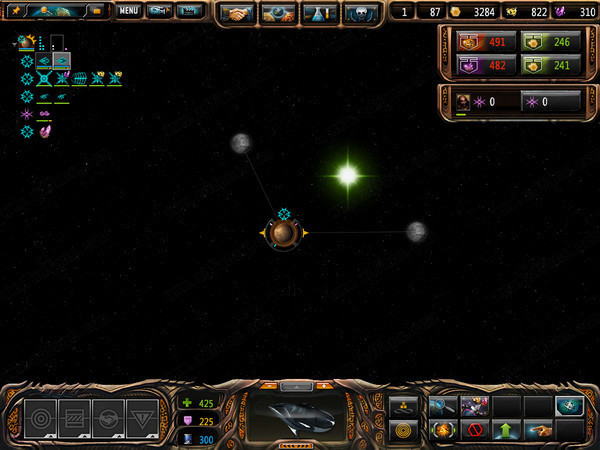The height and width of the screenshot is (450, 600).
Task: Choose the green credits offer 241
Action: tap(551, 67)
